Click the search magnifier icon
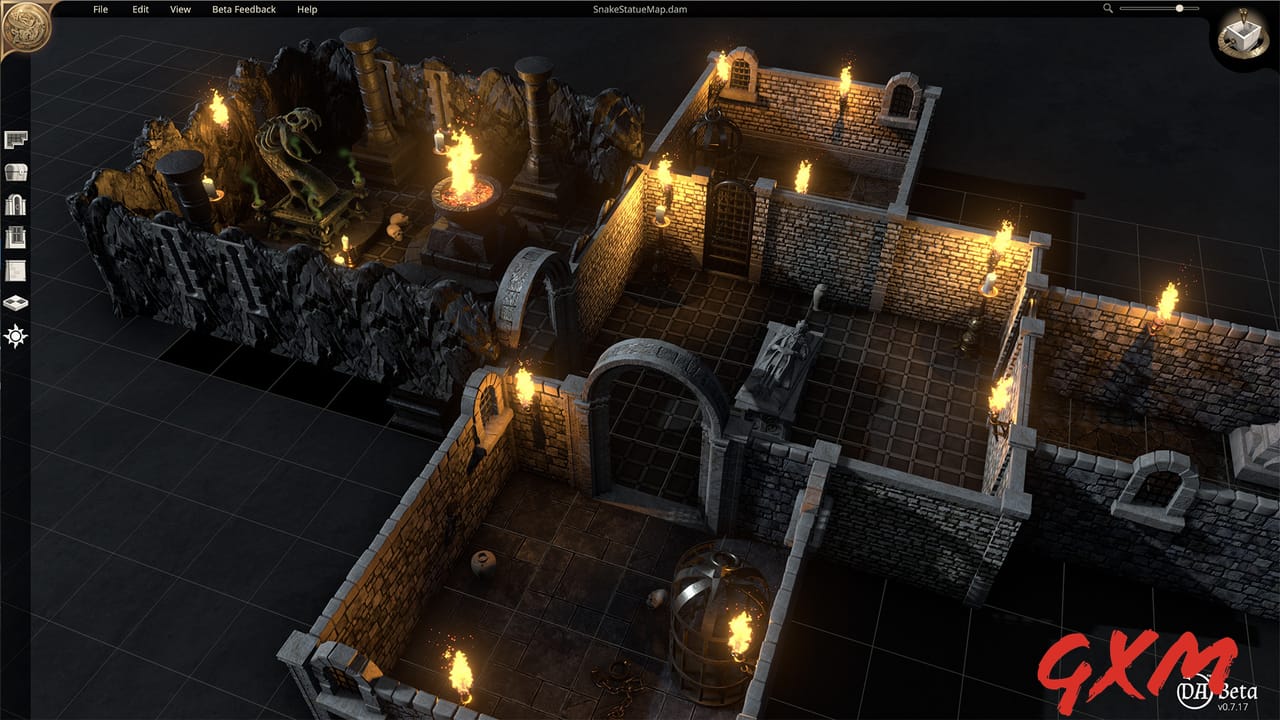This screenshot has width=1280, height=720. (1106, 9)
